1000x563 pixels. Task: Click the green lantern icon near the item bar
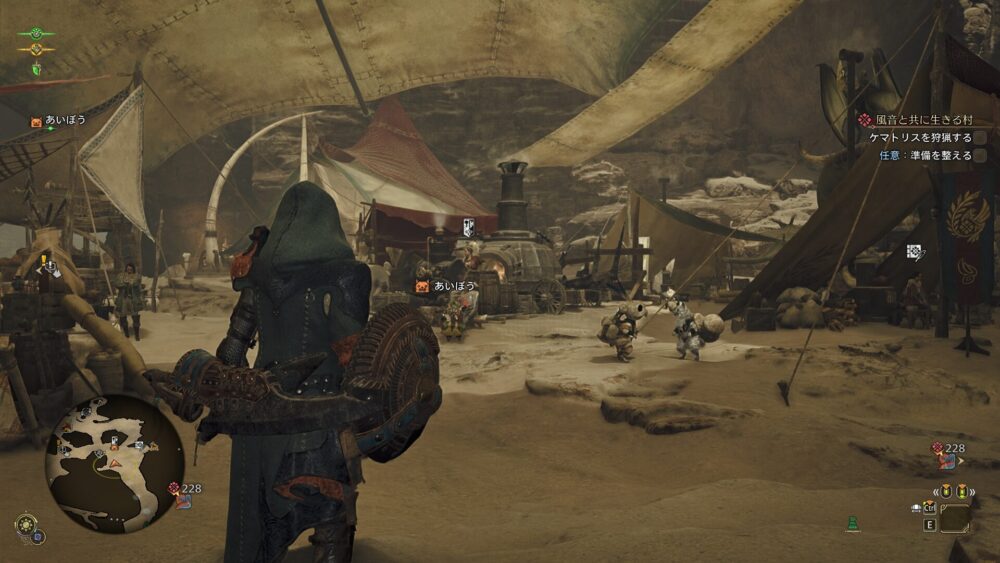pyautogui.click(x=852, y=523)
